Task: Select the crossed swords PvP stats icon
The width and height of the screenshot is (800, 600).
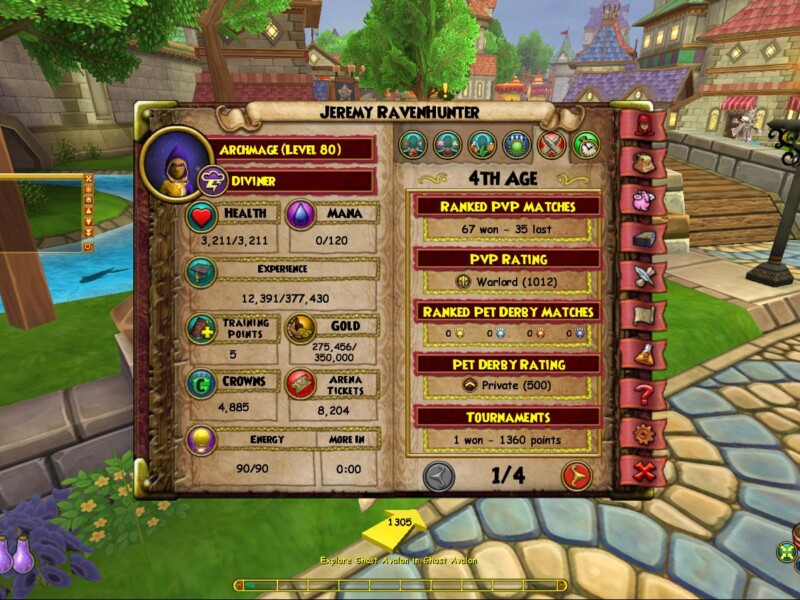Action: (x=551, y=146)
